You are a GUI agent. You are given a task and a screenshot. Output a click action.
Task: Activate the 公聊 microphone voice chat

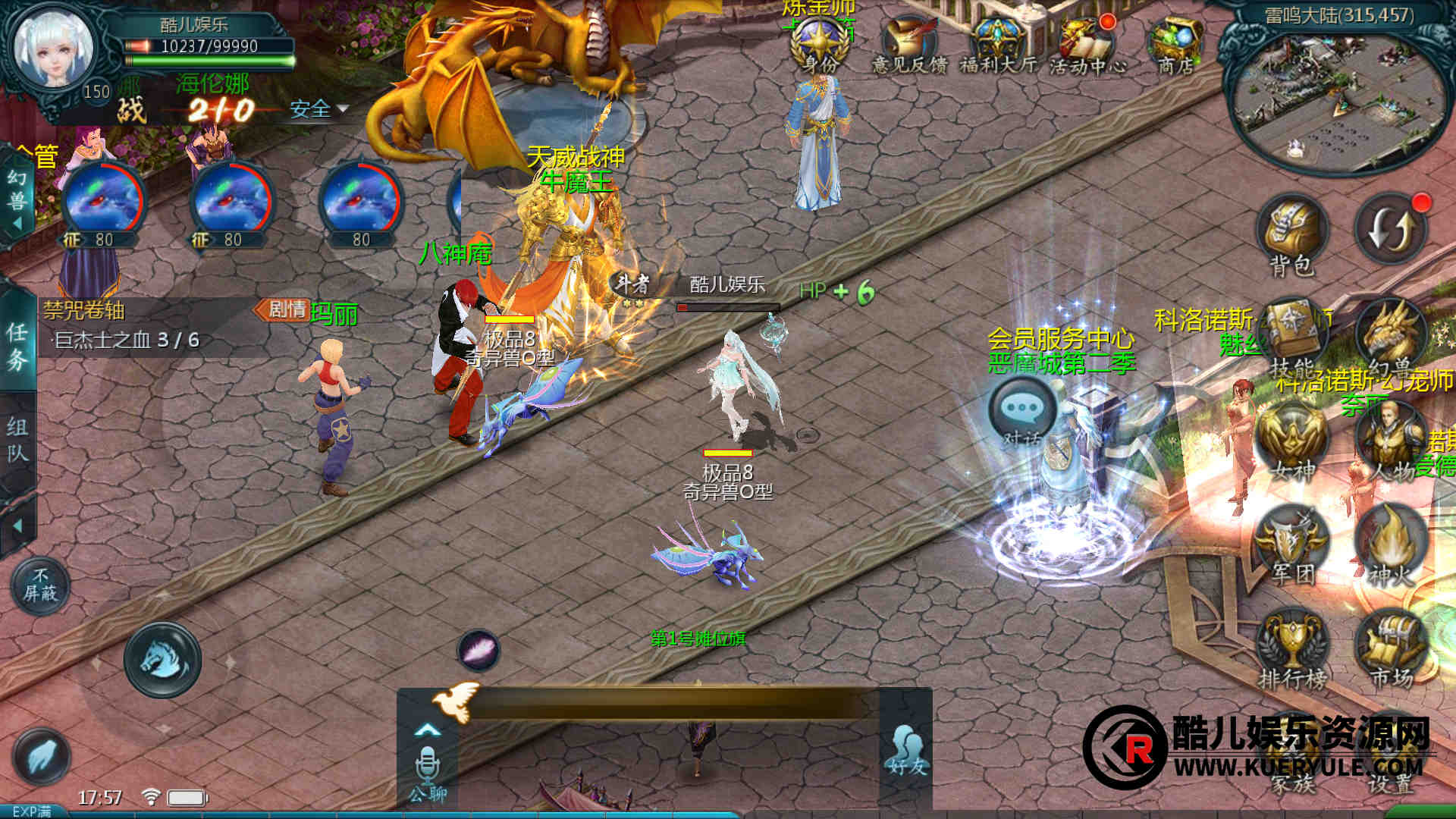[x=428, y=767]
